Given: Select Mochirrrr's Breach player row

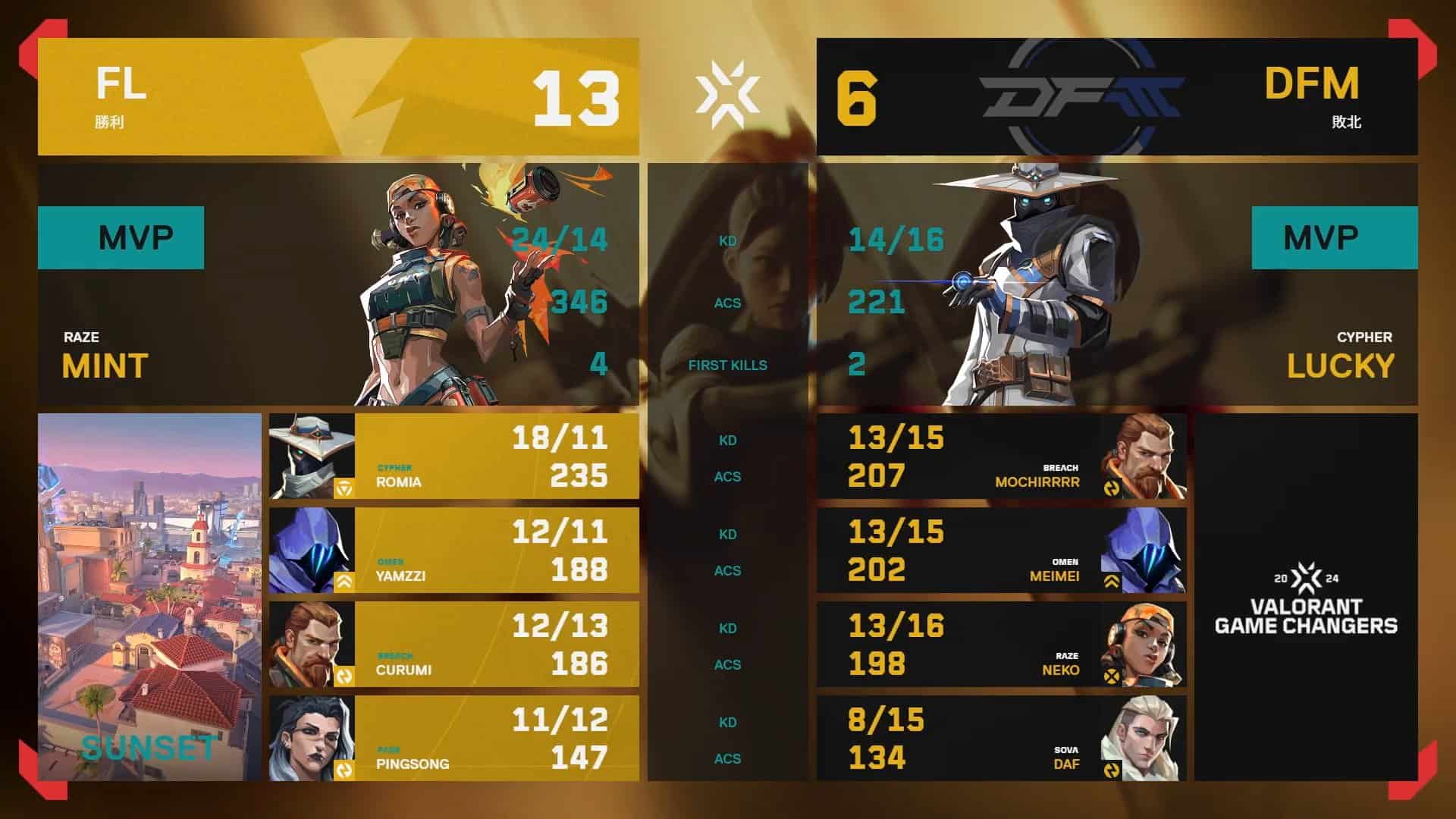Looking at the screenshot, I should [1001, 457].
